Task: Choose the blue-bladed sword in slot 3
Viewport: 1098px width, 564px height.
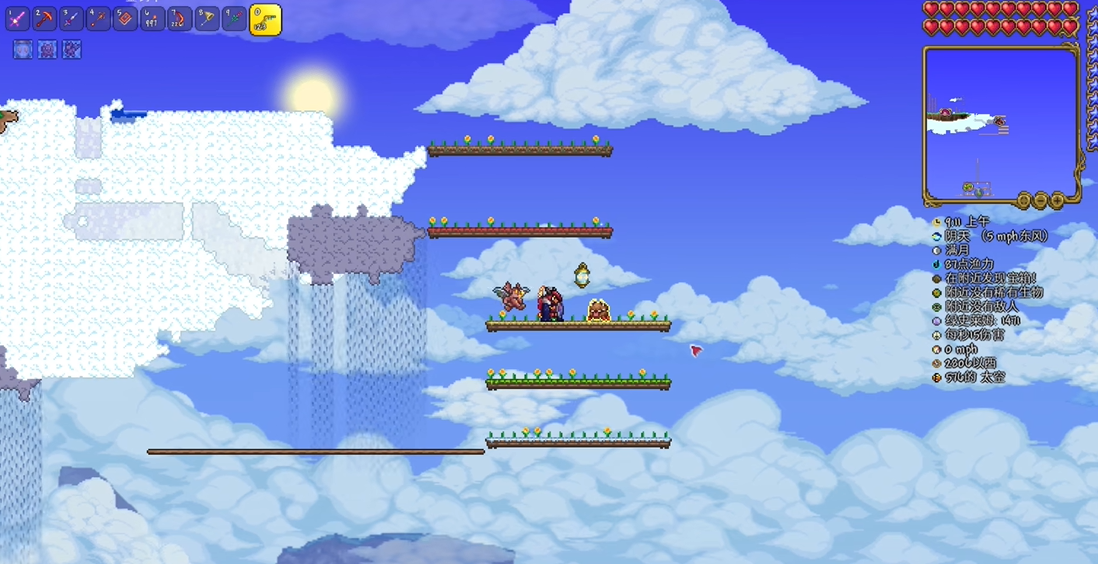Action: tap(72, 18)
